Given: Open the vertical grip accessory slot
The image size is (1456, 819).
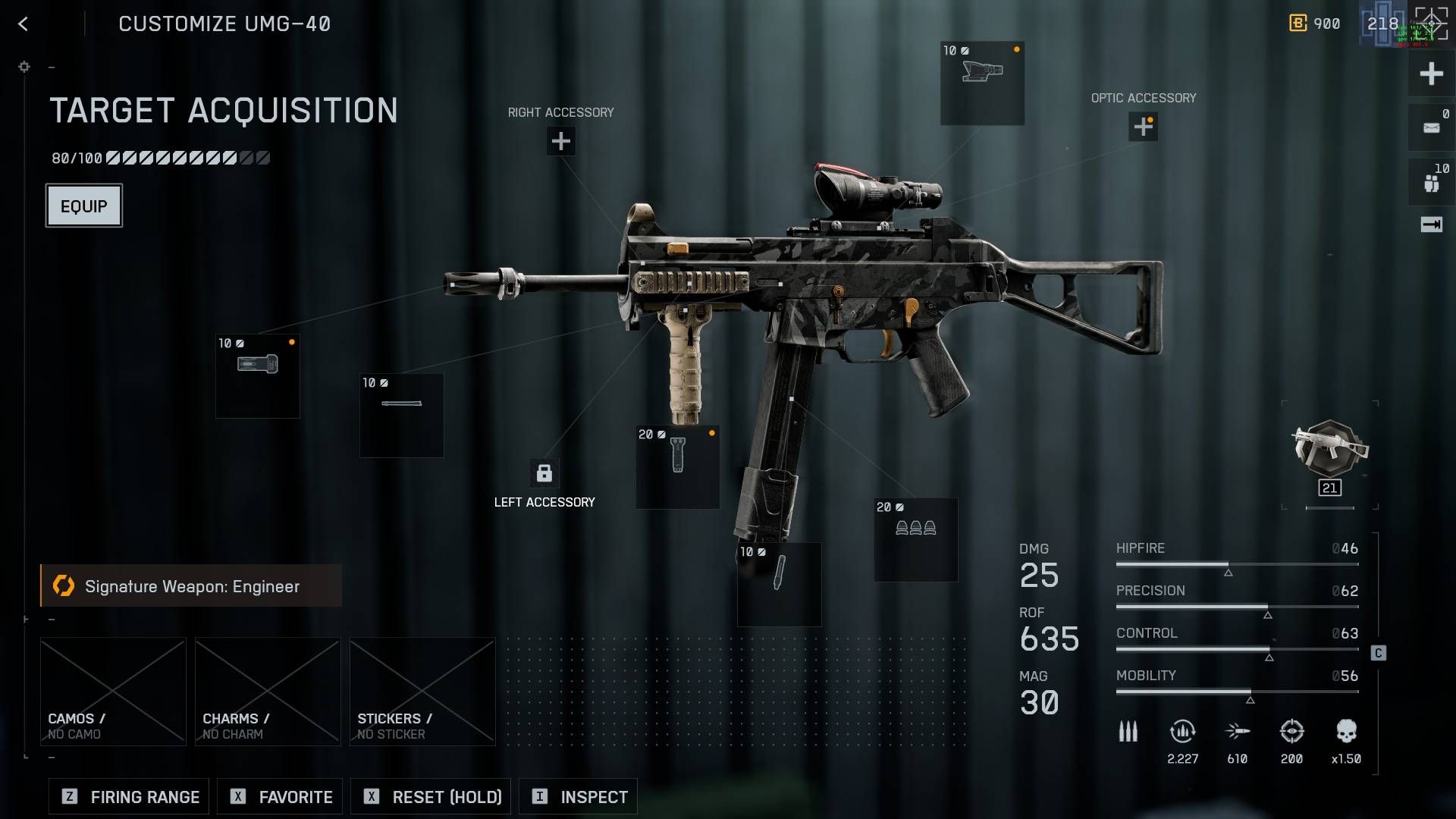Looking at the screenshot, I should pyautogui.click(x=676, y=466).
